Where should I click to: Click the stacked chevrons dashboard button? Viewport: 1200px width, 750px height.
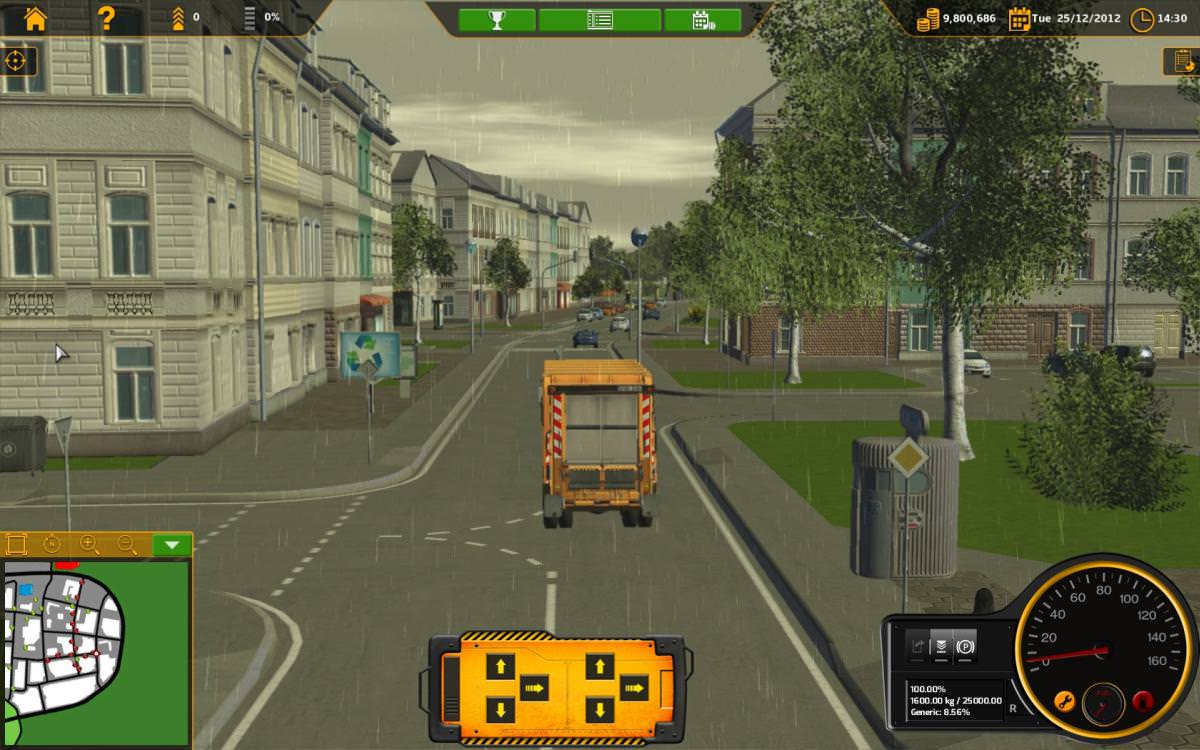[x=940, y=646]
